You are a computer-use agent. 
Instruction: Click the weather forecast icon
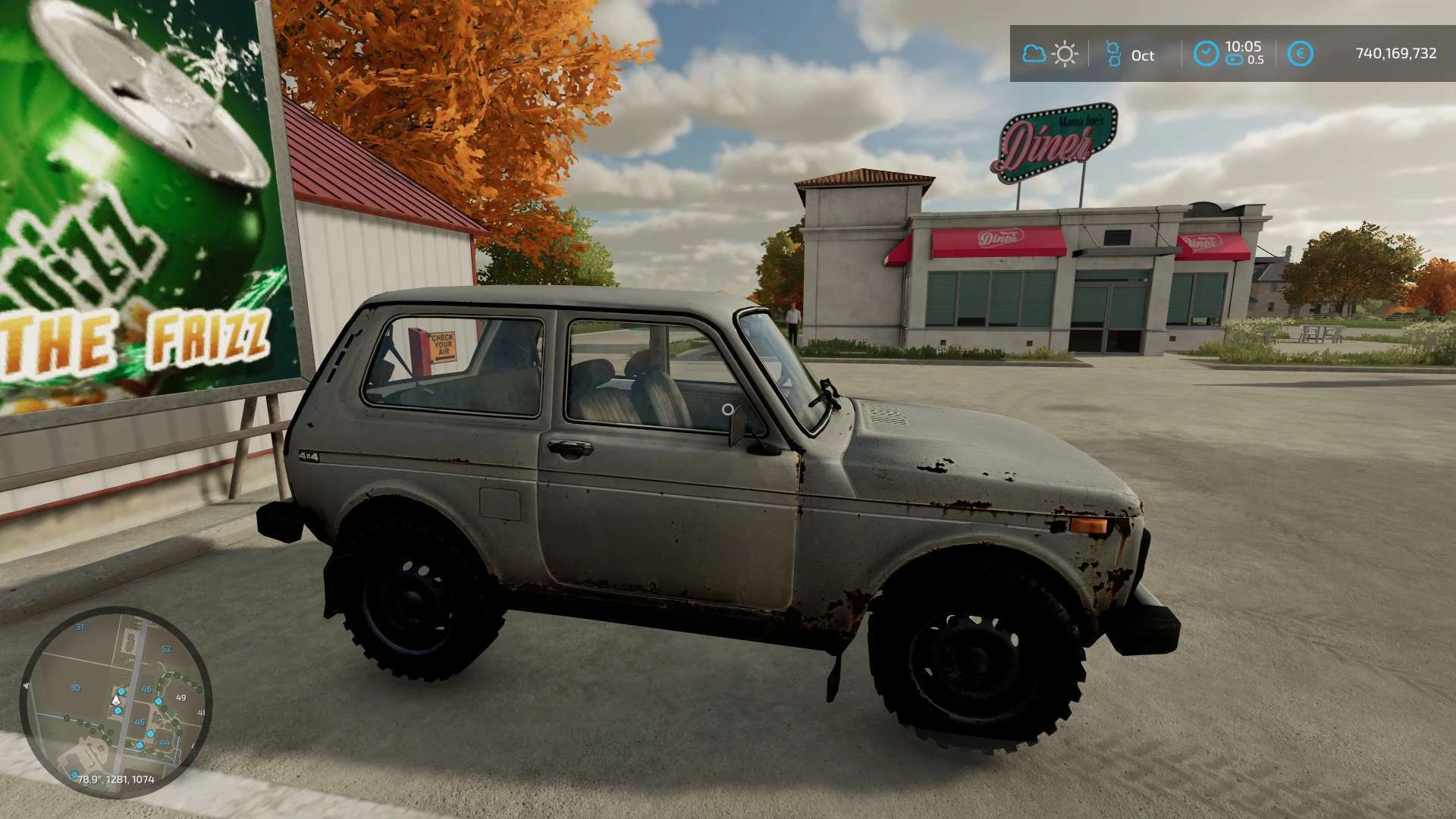[1050, 54]
